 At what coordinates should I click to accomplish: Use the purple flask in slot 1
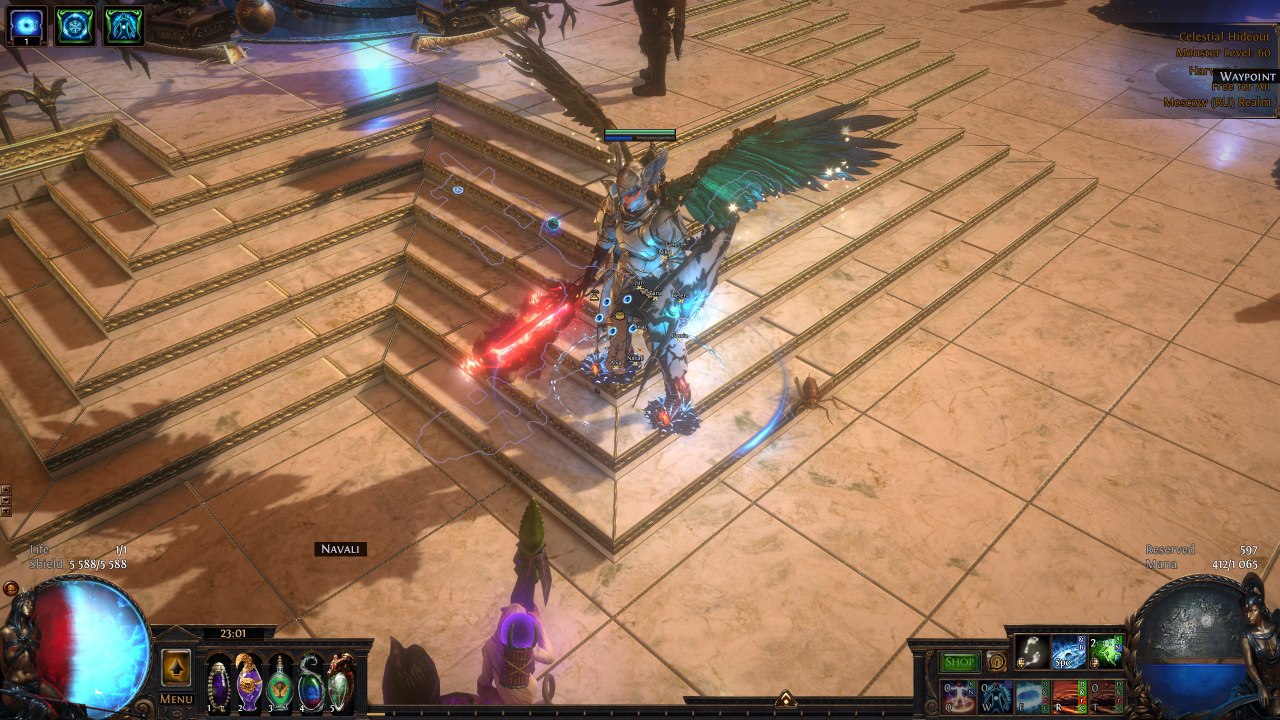[218, 683]
